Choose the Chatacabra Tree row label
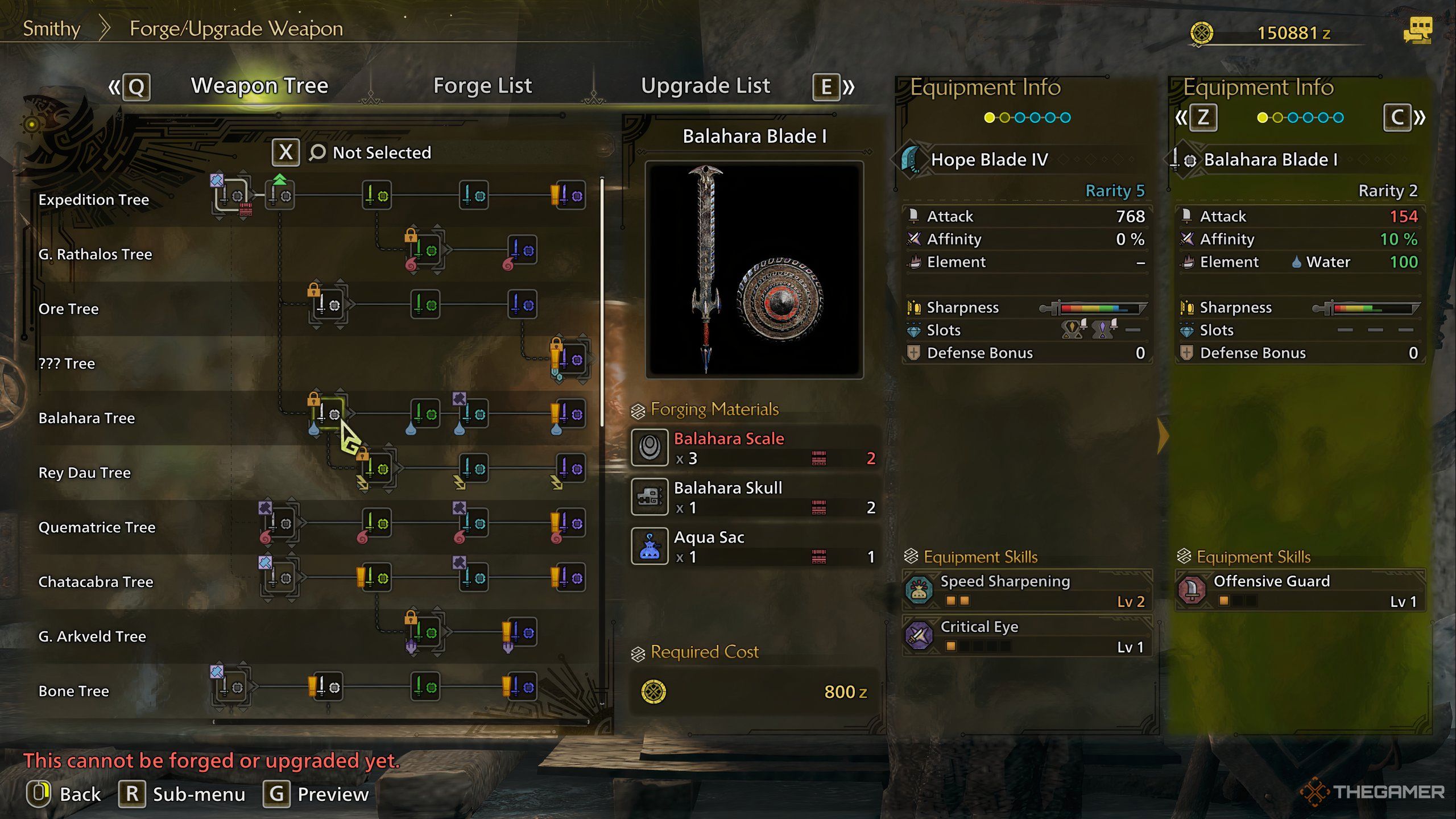The height and width of the screenshot is (819, 1456). click(96, 582)
